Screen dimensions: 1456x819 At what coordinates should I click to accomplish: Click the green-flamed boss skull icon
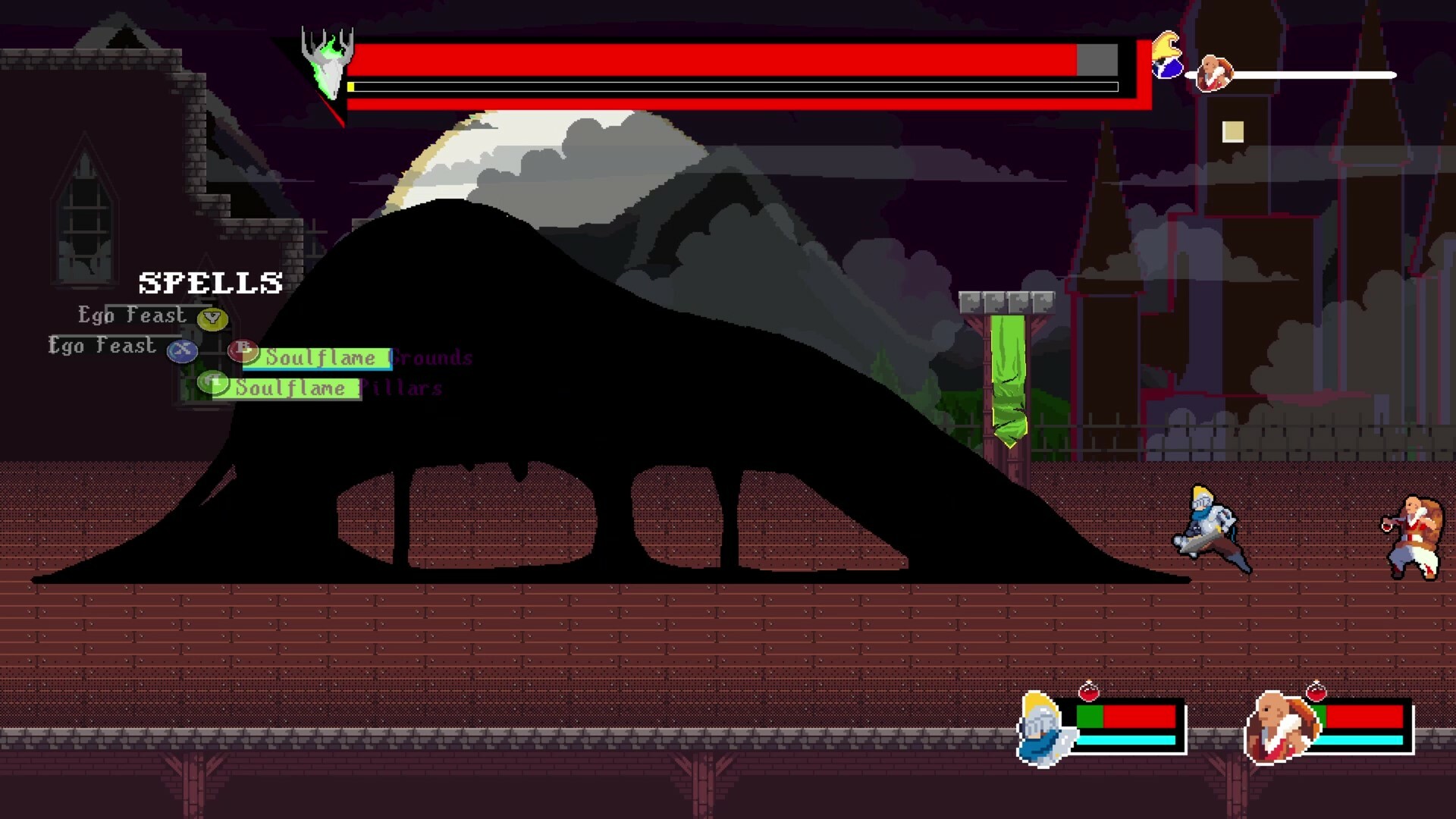coord(328,61)
